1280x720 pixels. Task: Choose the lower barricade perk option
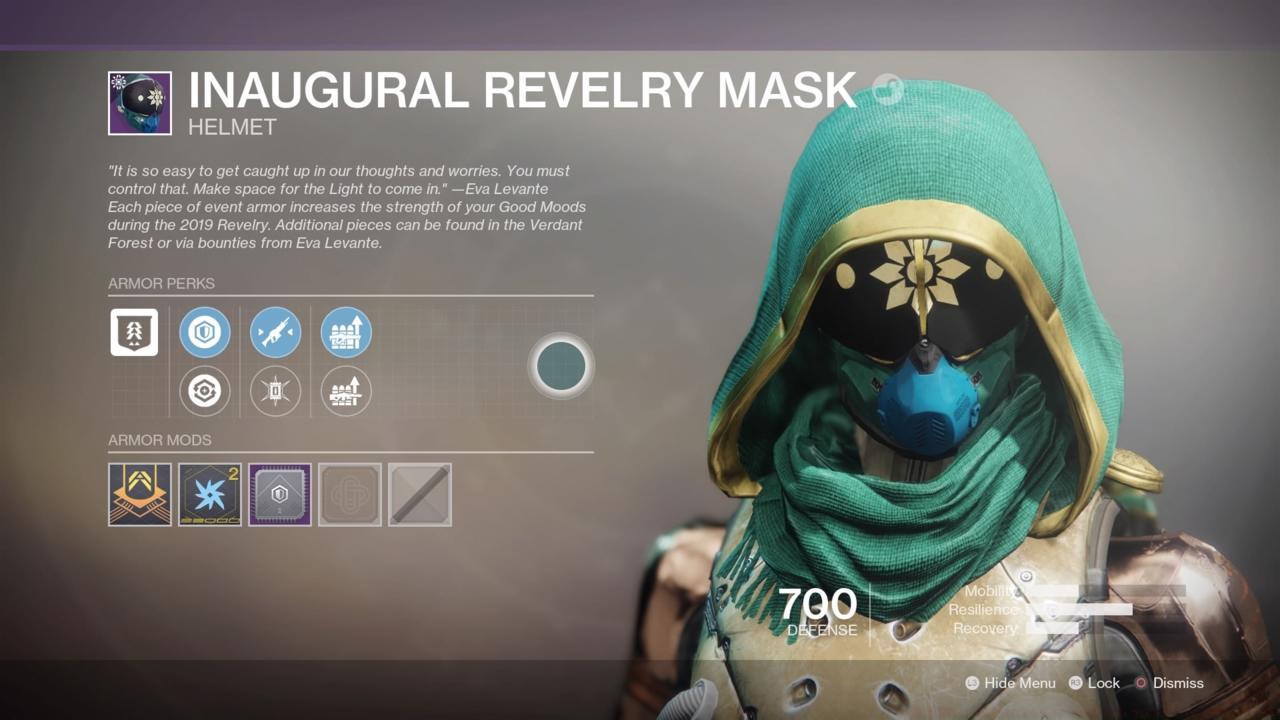pyautogui.click(x=345, y=391)
